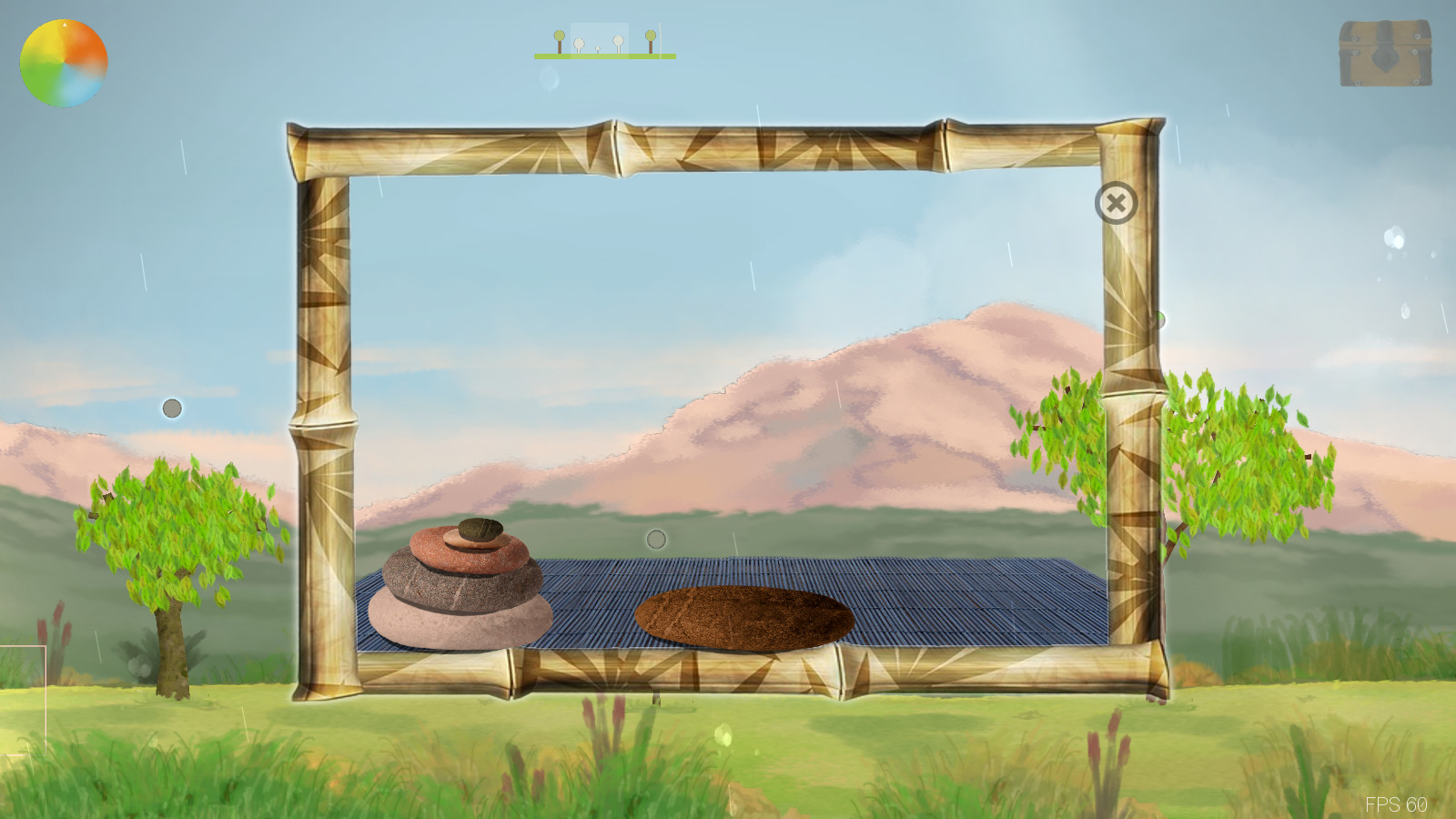Click the left white puff tree in the minimap

[x=579, y=44]
